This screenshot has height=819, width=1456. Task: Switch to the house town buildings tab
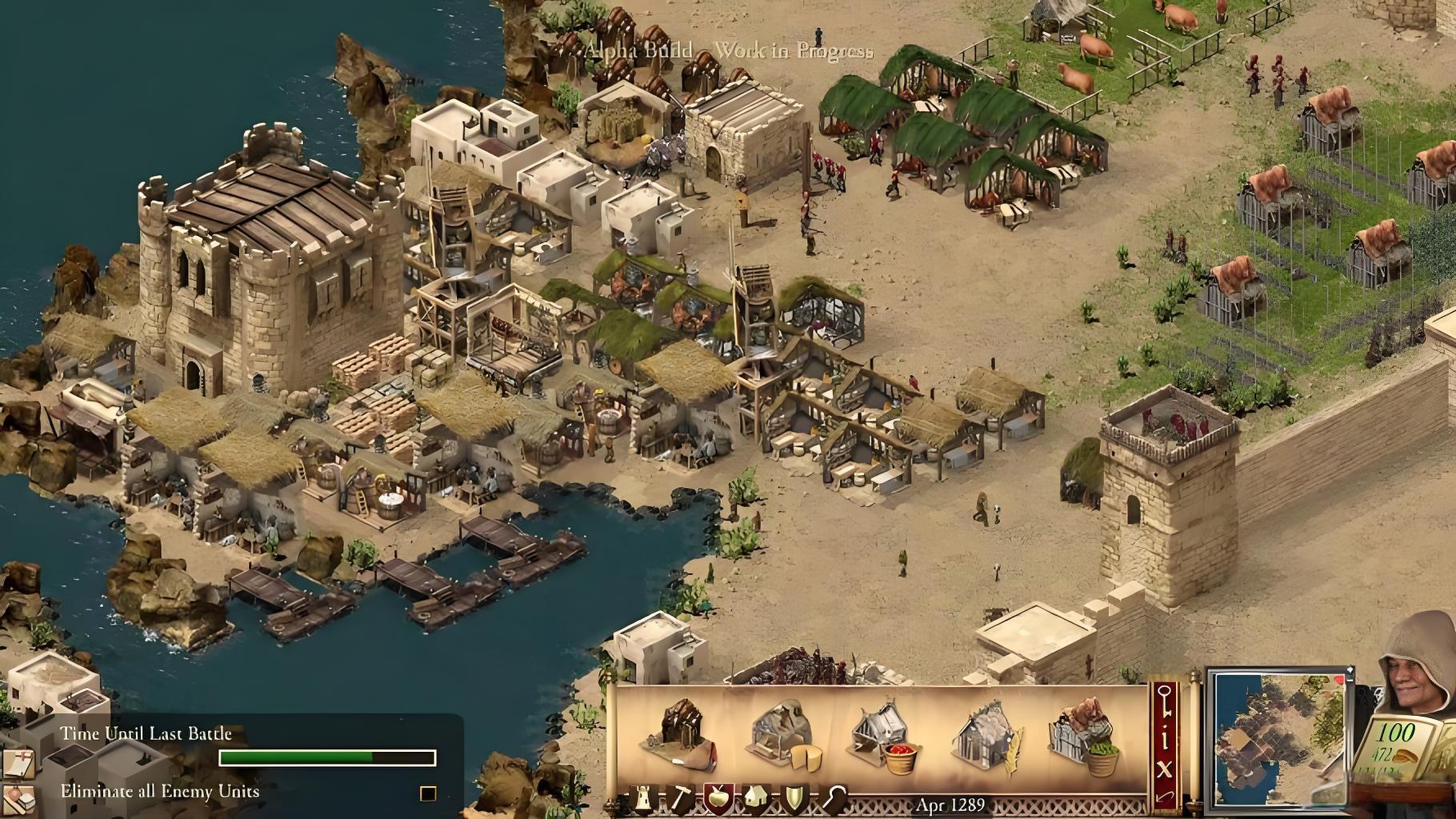pos(756,799)
